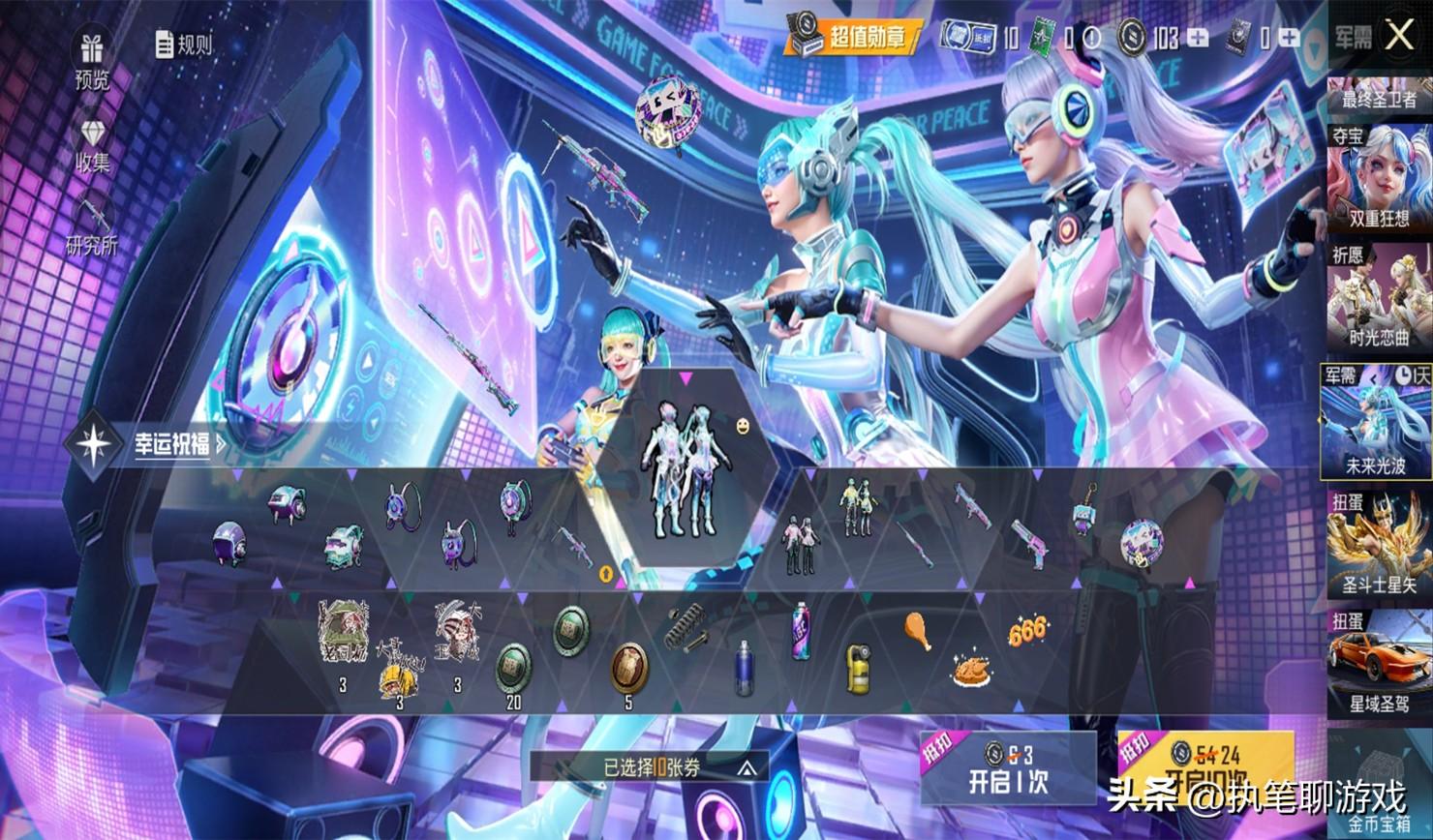The image size is (1433, 840).
Task: Select the 时光恋曲 wish event
Action: 1380,297
